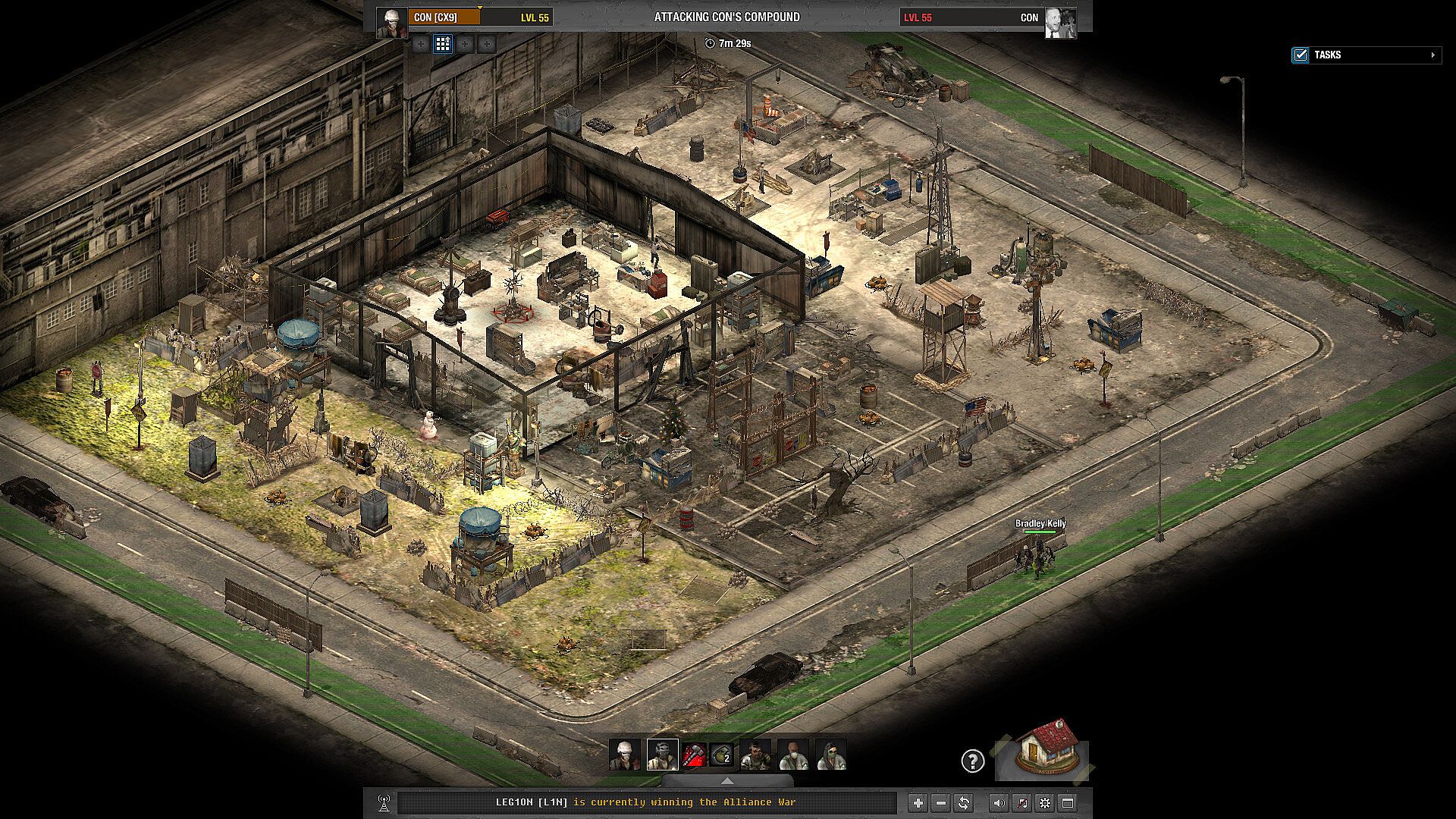
Task: Select the camo soldier survivor portrait
Action: click(755, 755)
